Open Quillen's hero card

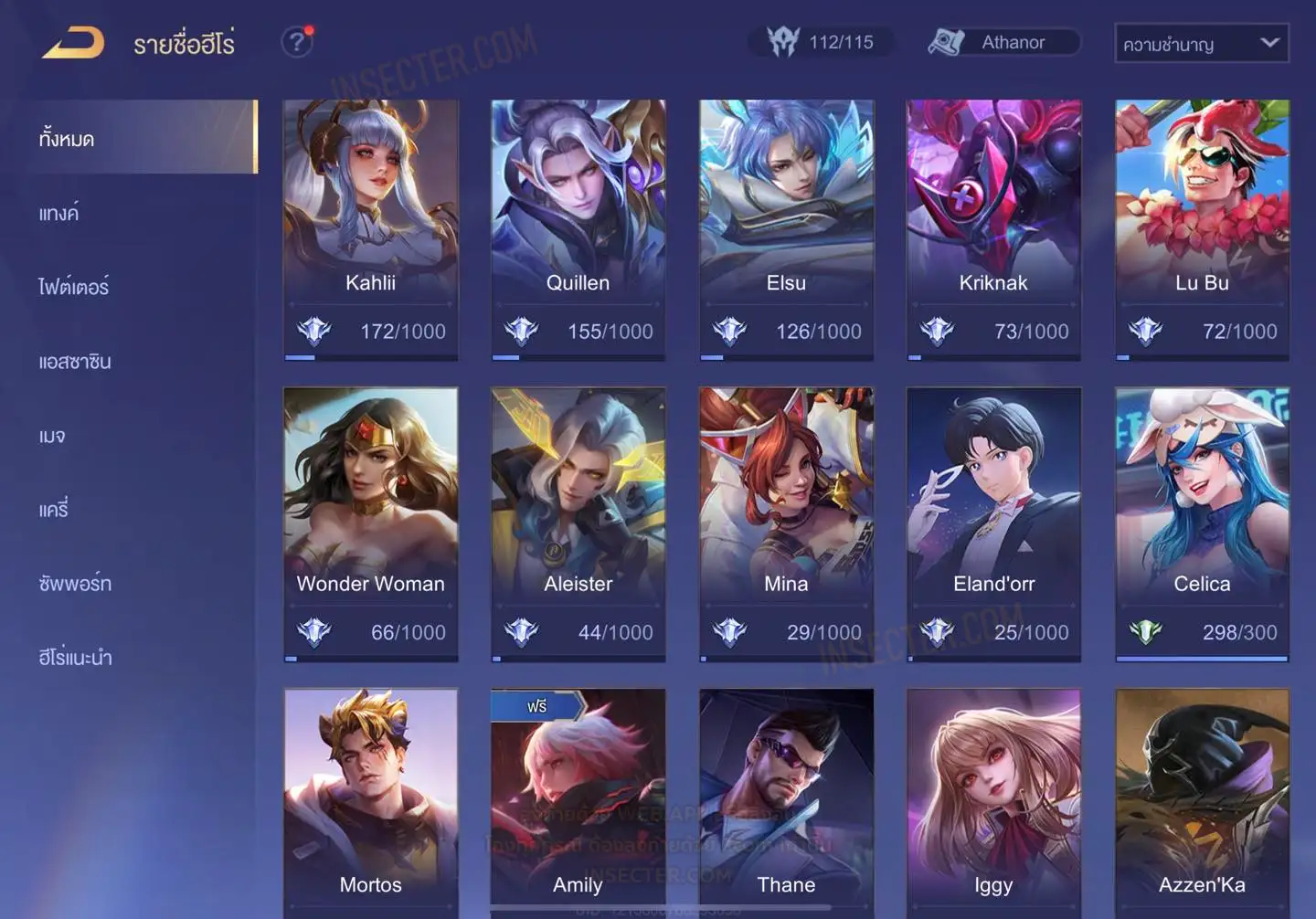coord(578,228)
